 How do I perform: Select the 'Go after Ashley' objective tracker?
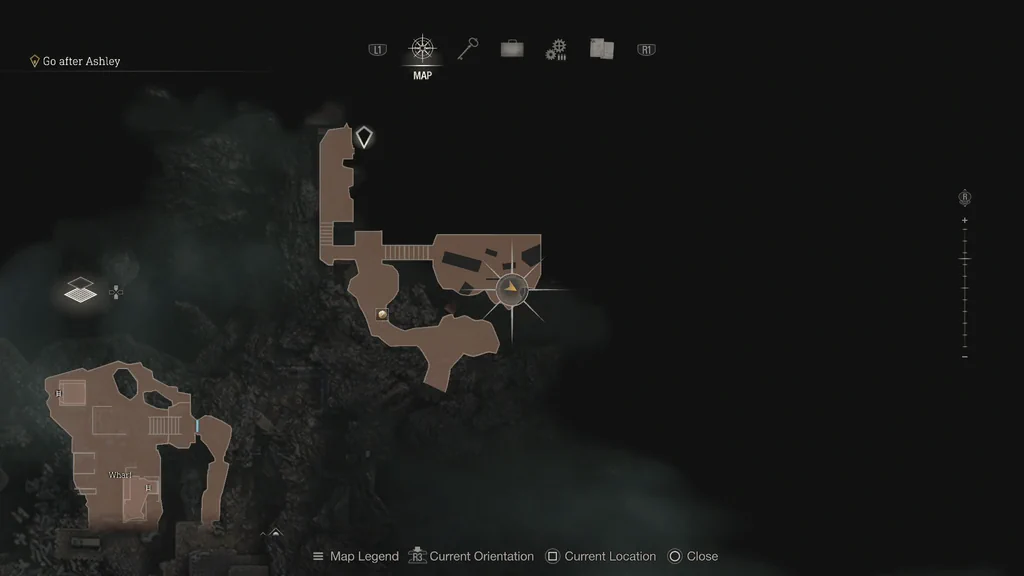[80, 61]
